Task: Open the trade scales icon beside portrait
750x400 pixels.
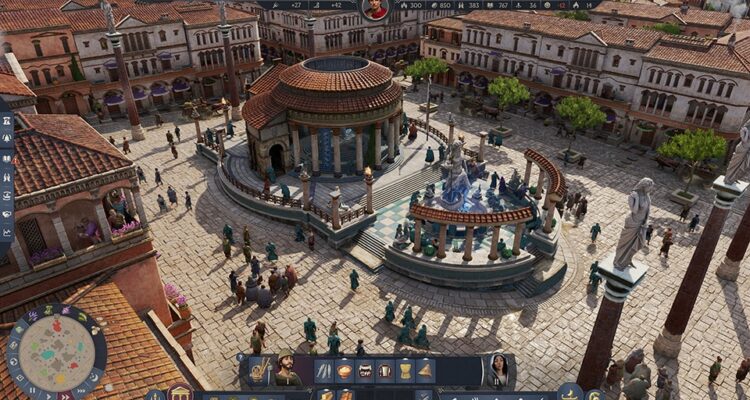Action: click(x=260, y=371)
